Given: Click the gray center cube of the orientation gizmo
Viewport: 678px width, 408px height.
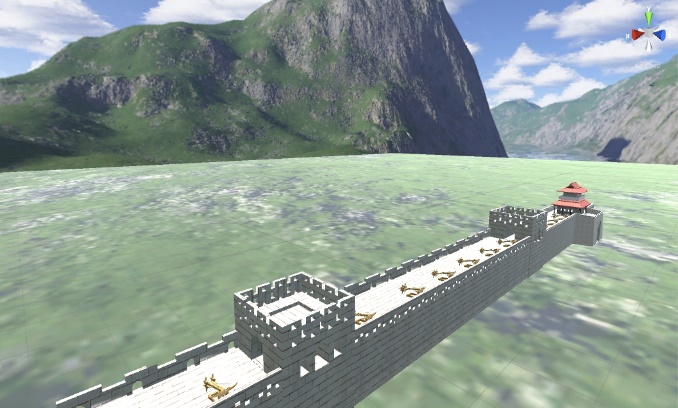Looking at the screenshot, I should (x=648, y=33).
